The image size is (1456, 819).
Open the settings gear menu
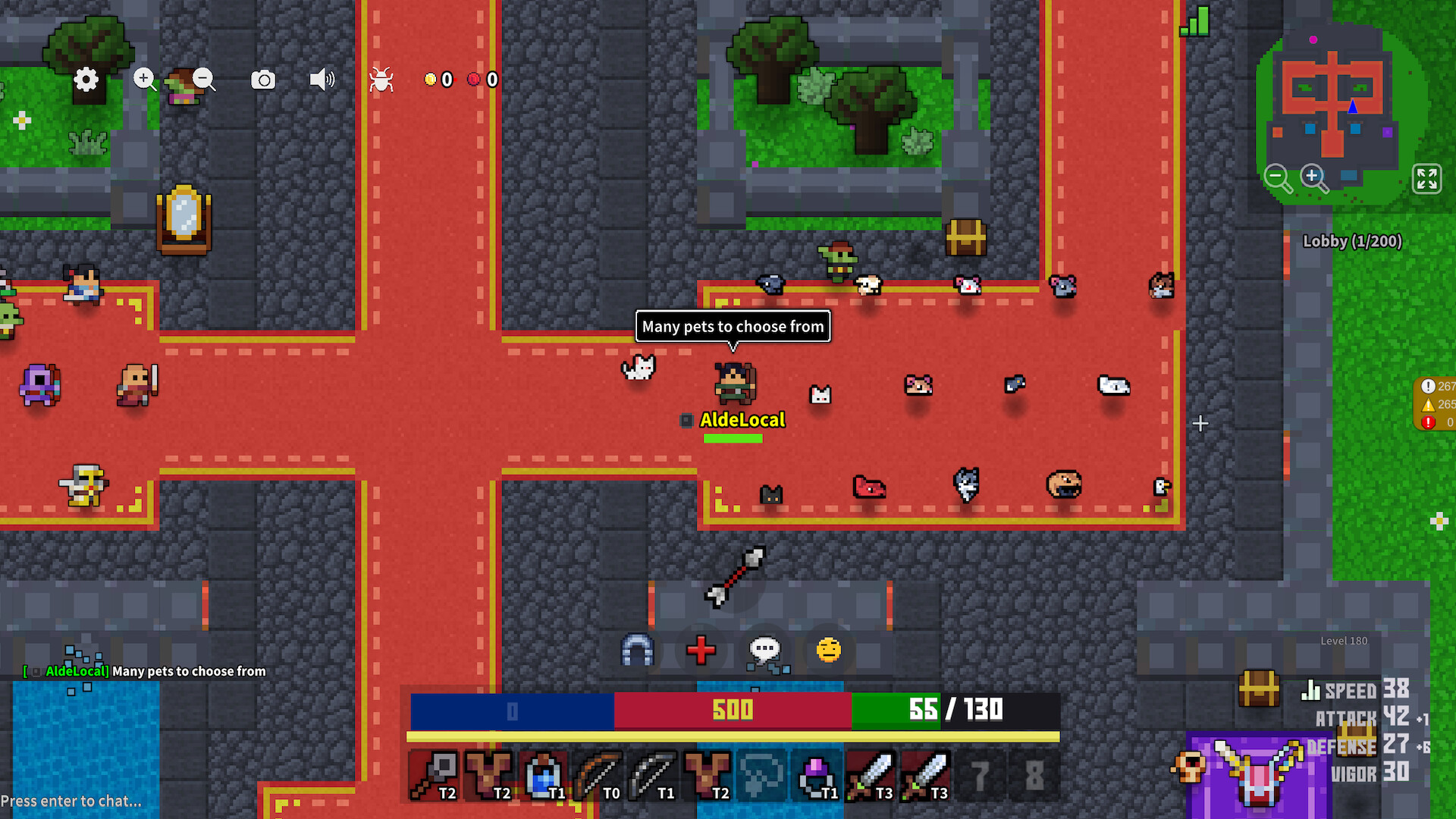tap(86, 79)
